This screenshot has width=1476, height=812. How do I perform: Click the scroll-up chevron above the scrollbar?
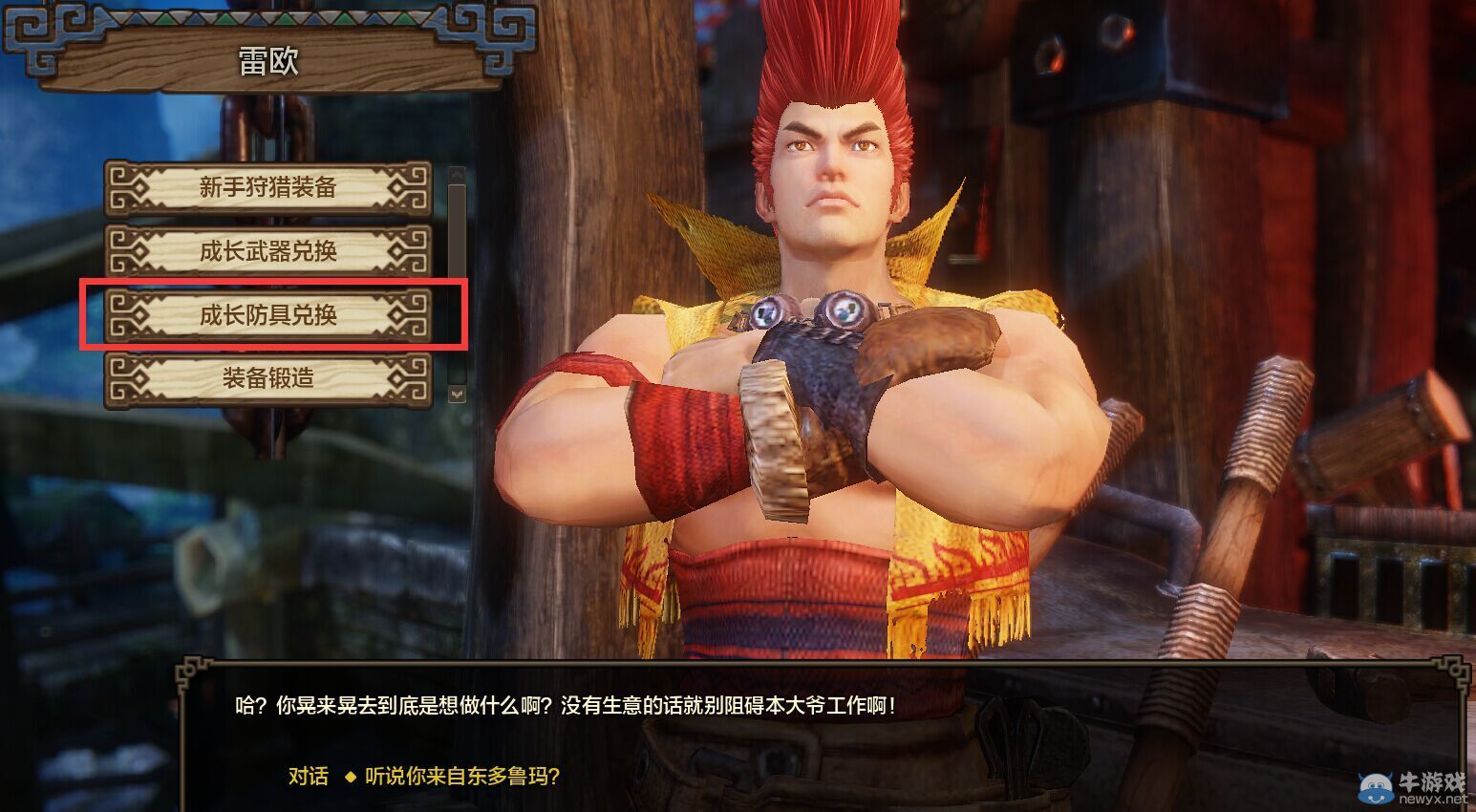(x=457, y=176)
